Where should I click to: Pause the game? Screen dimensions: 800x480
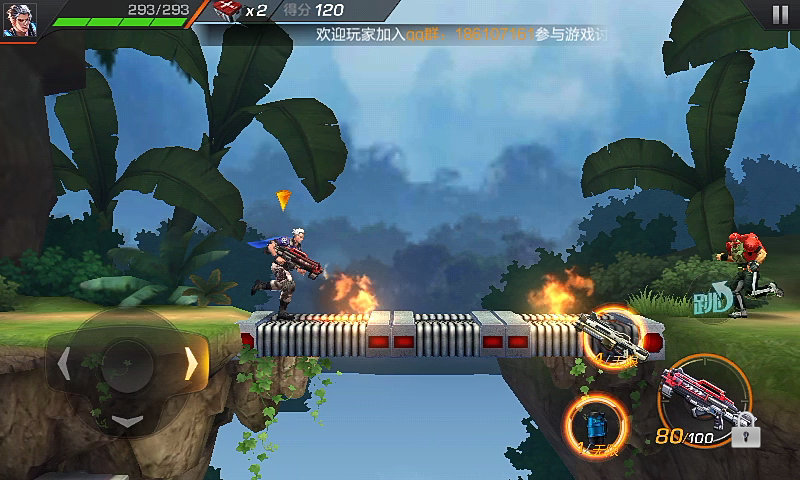coord(779,14)
